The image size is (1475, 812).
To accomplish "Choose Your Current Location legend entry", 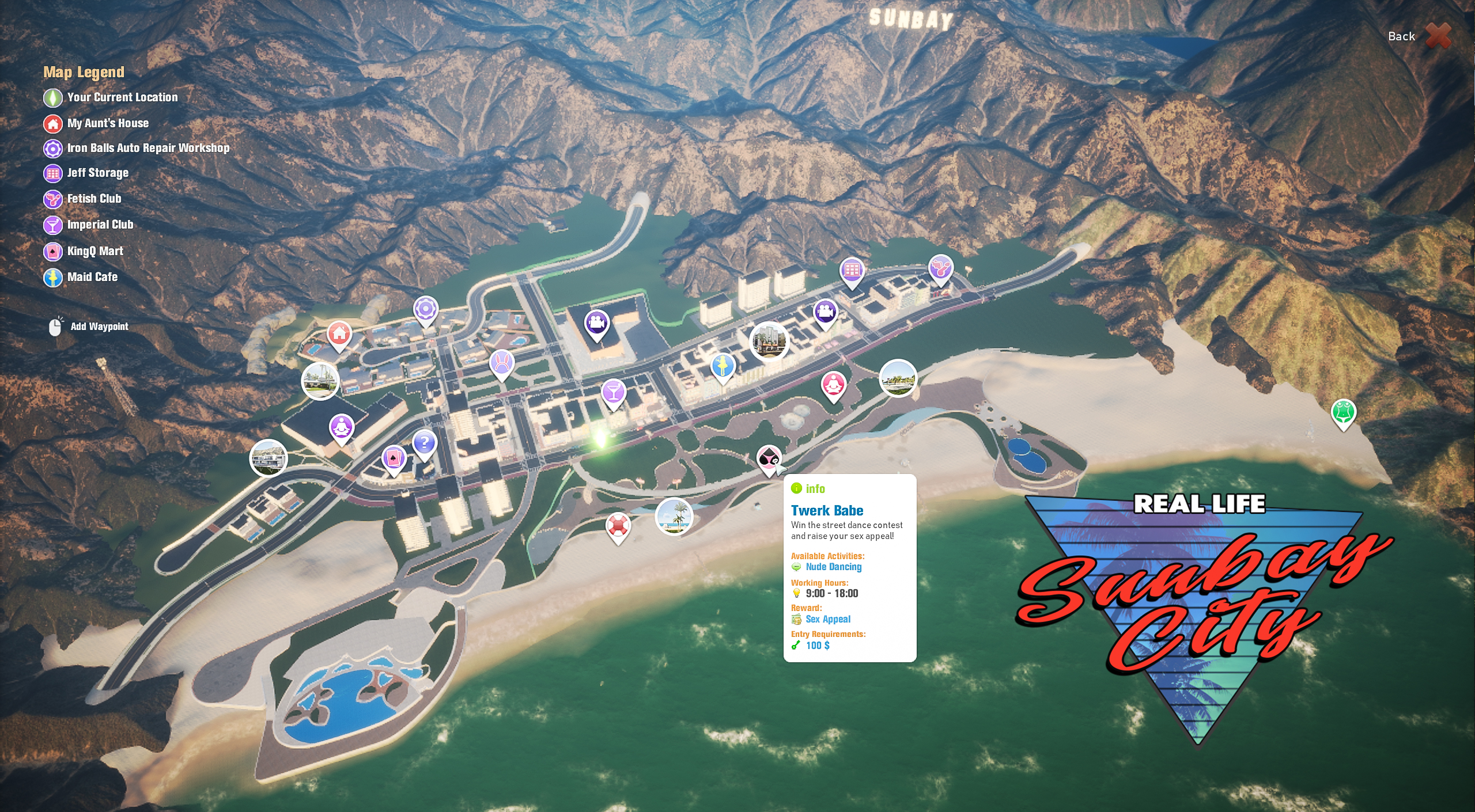I will (122, 97).
